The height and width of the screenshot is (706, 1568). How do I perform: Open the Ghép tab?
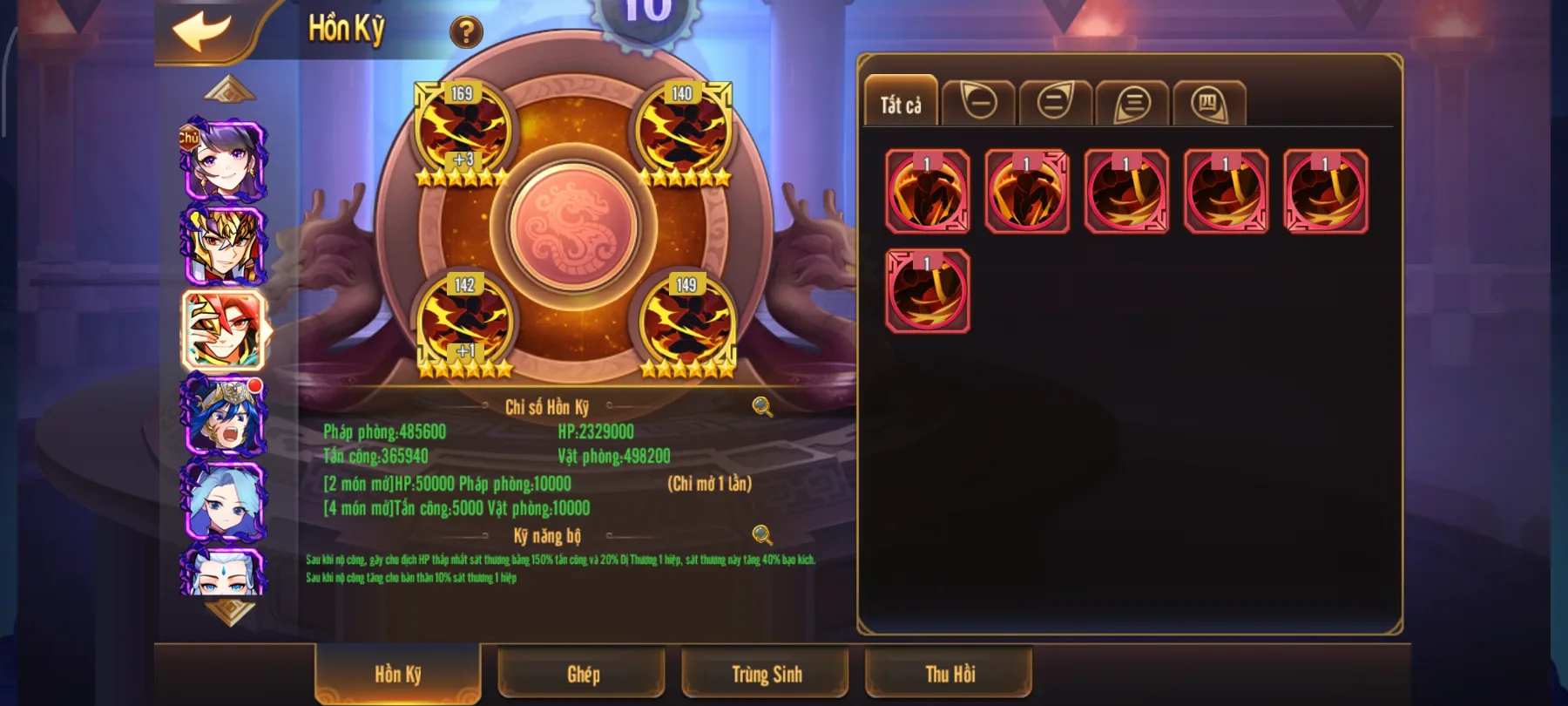click(x=582, y=674)
